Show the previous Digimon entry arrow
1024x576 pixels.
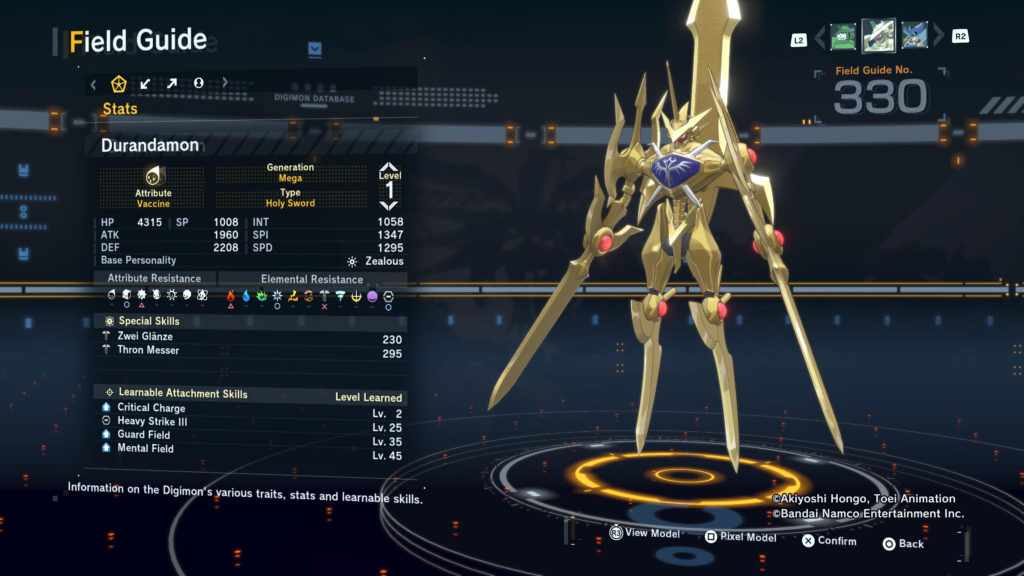(820, 38)
